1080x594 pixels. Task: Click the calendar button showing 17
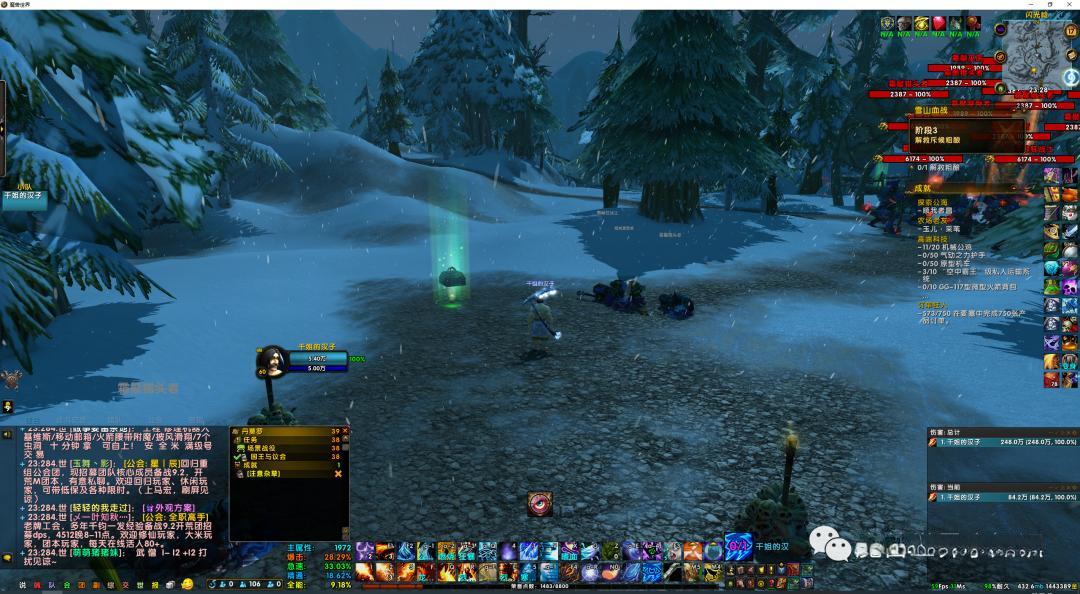click(1071, 32)
